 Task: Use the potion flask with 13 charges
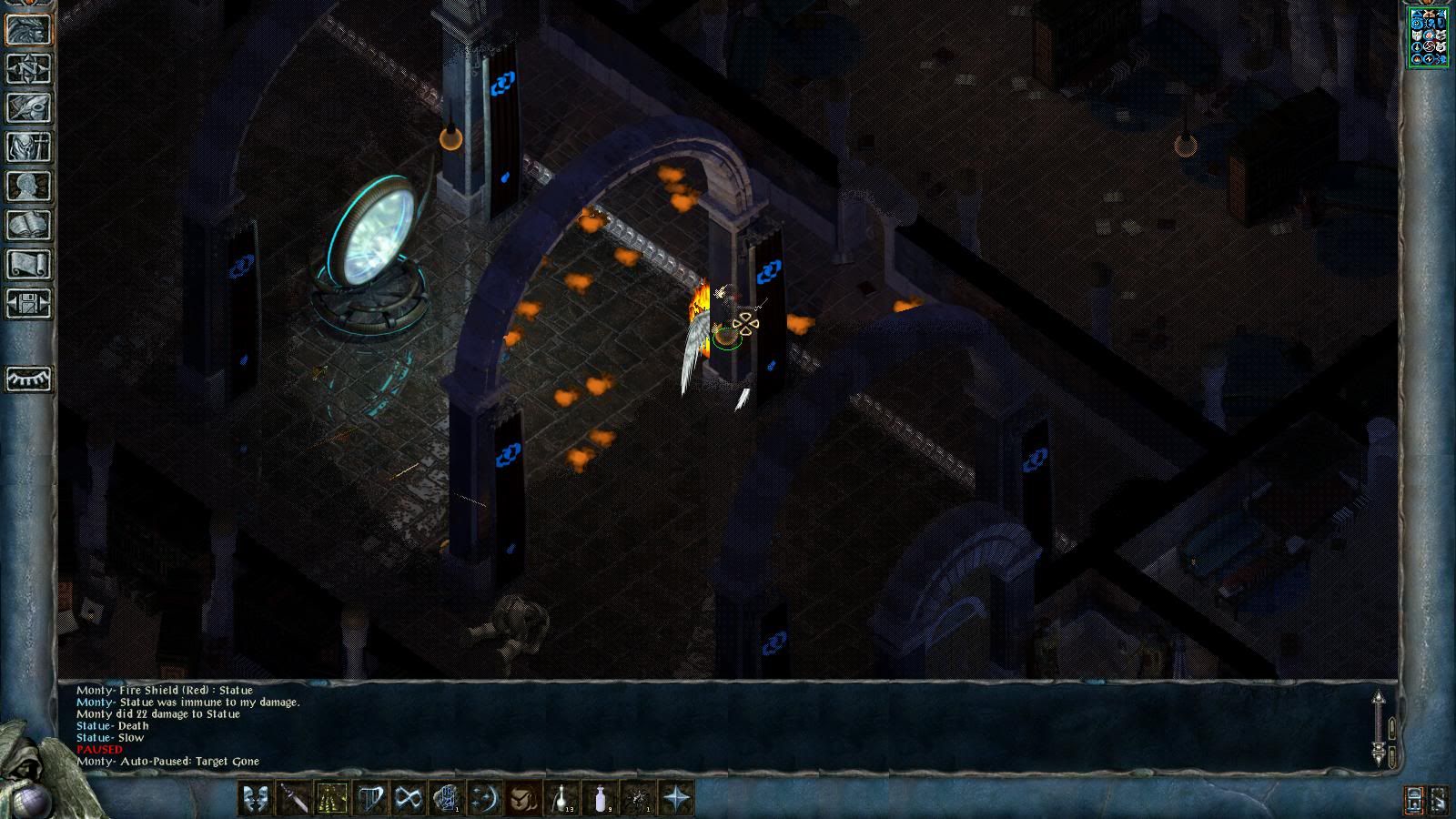pos(561,799)
